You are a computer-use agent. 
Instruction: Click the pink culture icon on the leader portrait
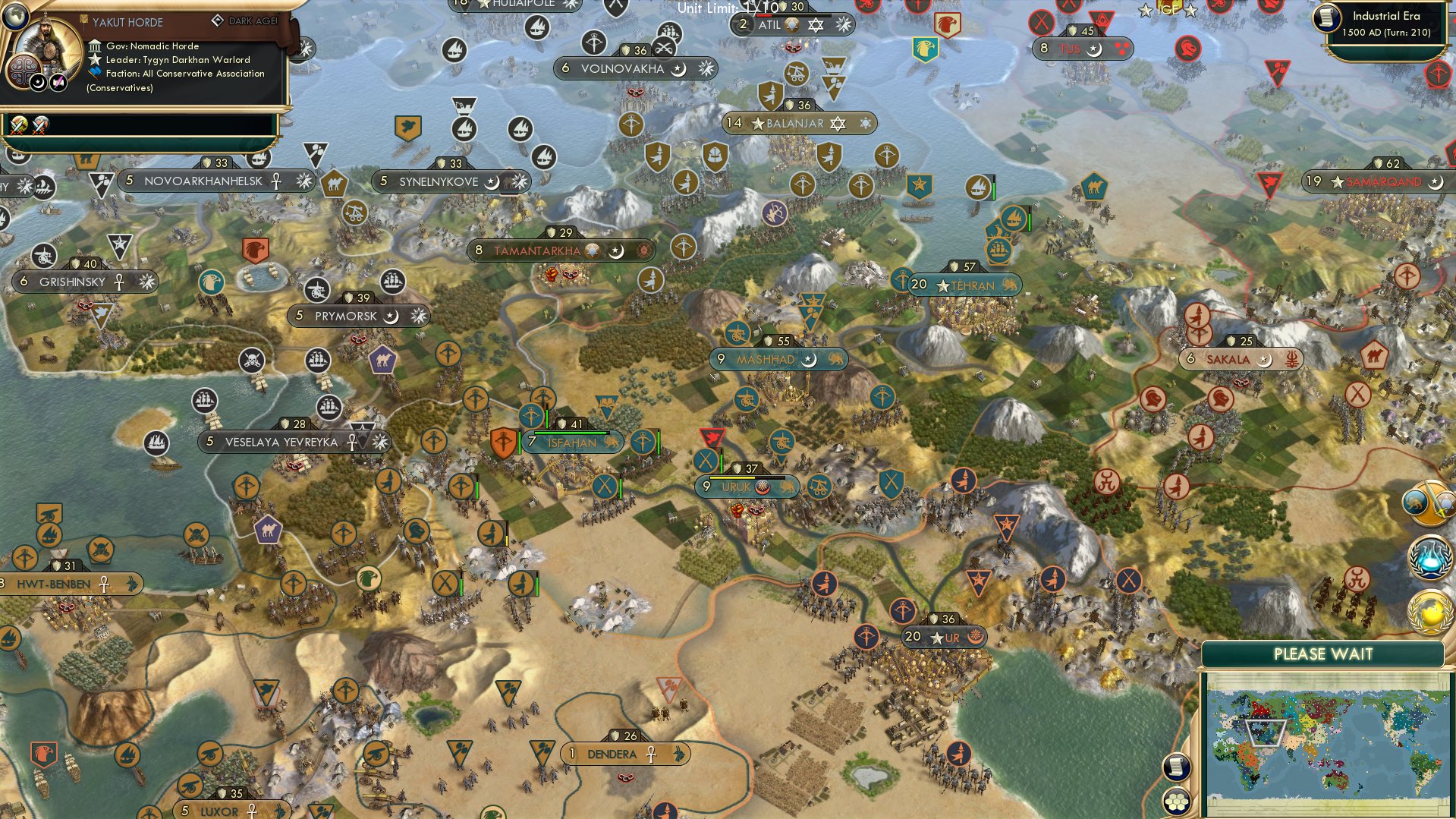(x=58, y=81)
